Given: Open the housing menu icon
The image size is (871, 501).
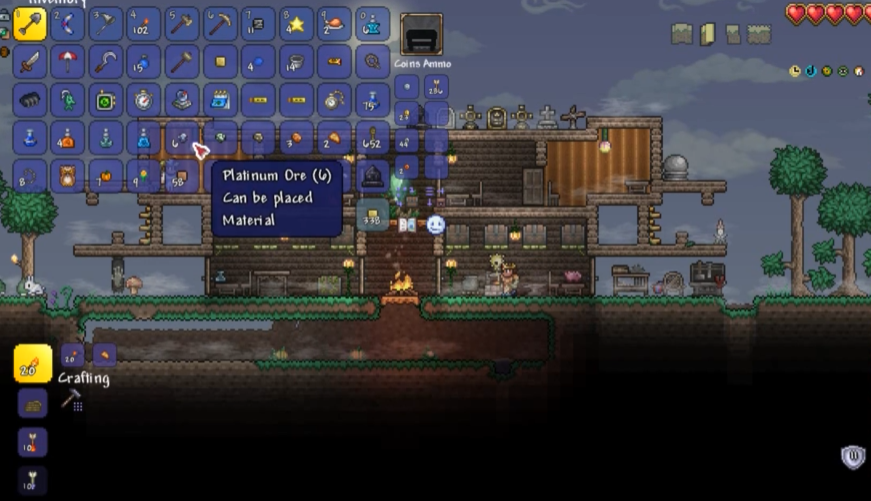Looking at the screenshot, I should coord(859,71).
